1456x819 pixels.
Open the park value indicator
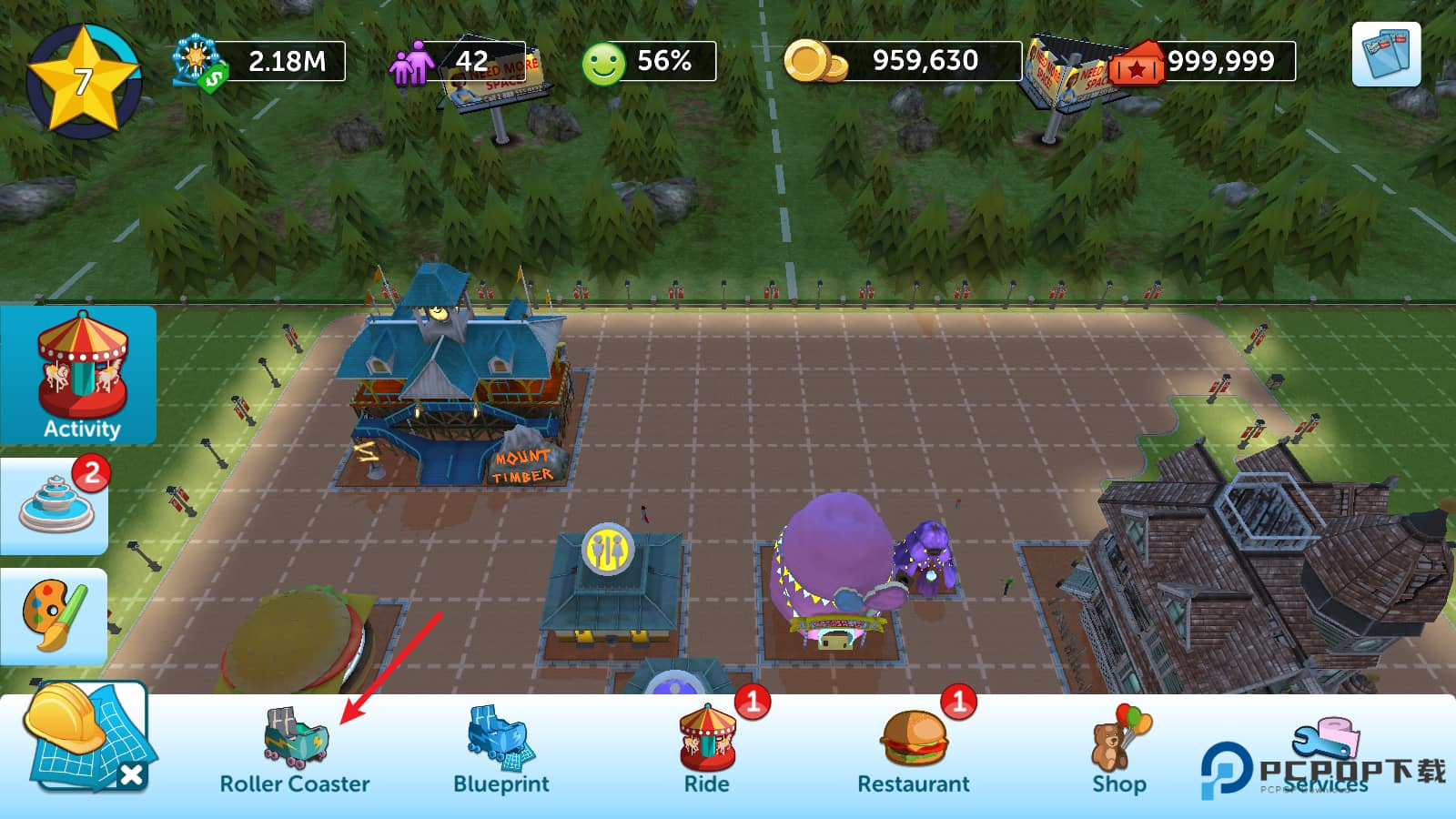pyautogui.click(x=260, y=61)
